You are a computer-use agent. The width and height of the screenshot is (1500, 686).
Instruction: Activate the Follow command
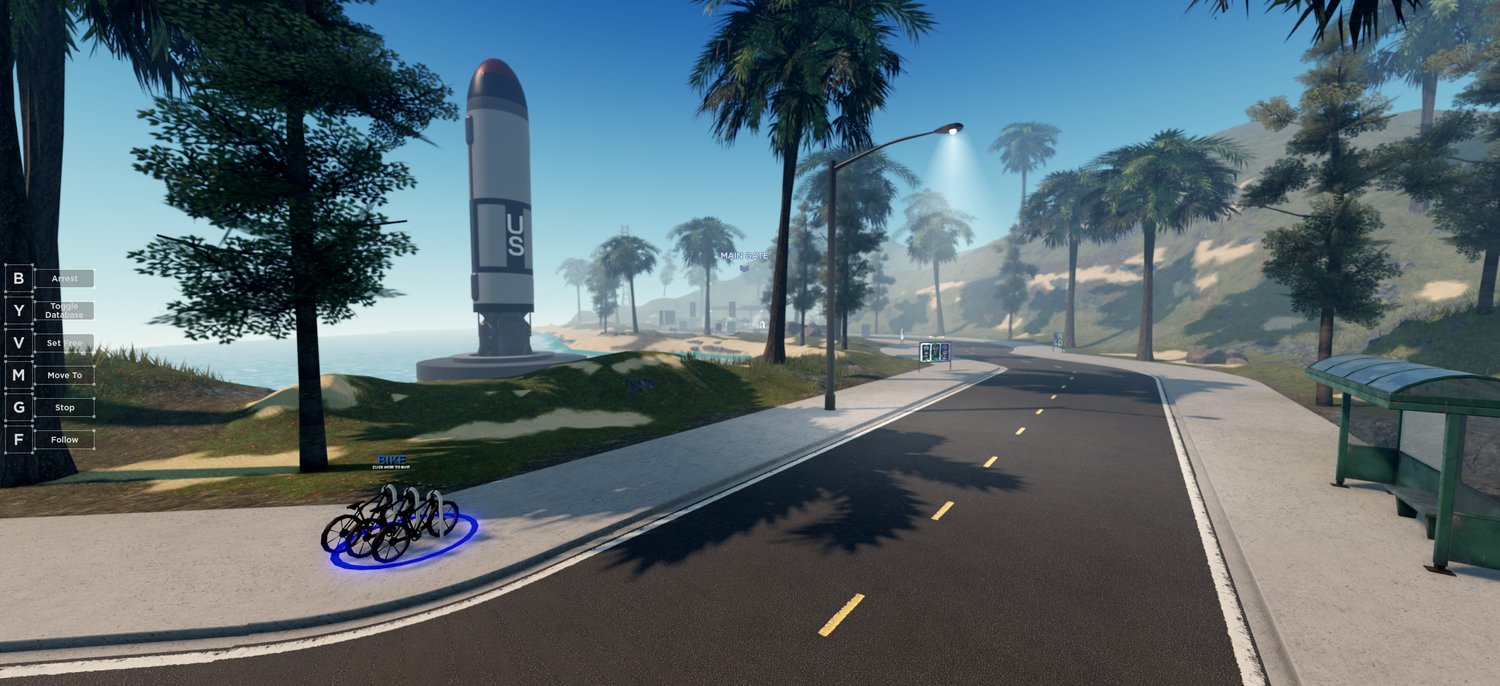click(x=64, y=439)
